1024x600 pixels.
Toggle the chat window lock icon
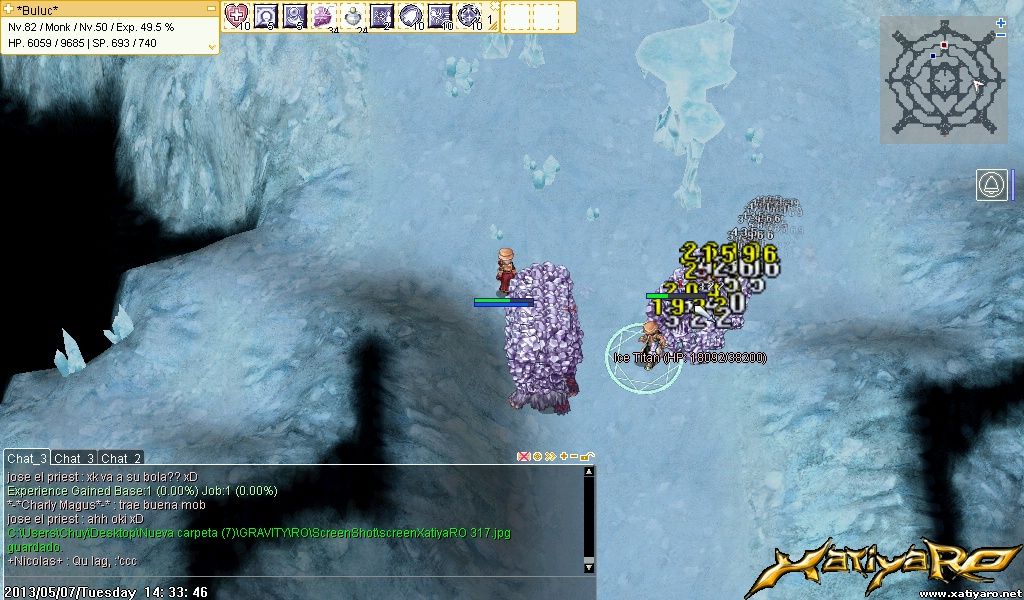pyautogui.click(x=588, y=457)
